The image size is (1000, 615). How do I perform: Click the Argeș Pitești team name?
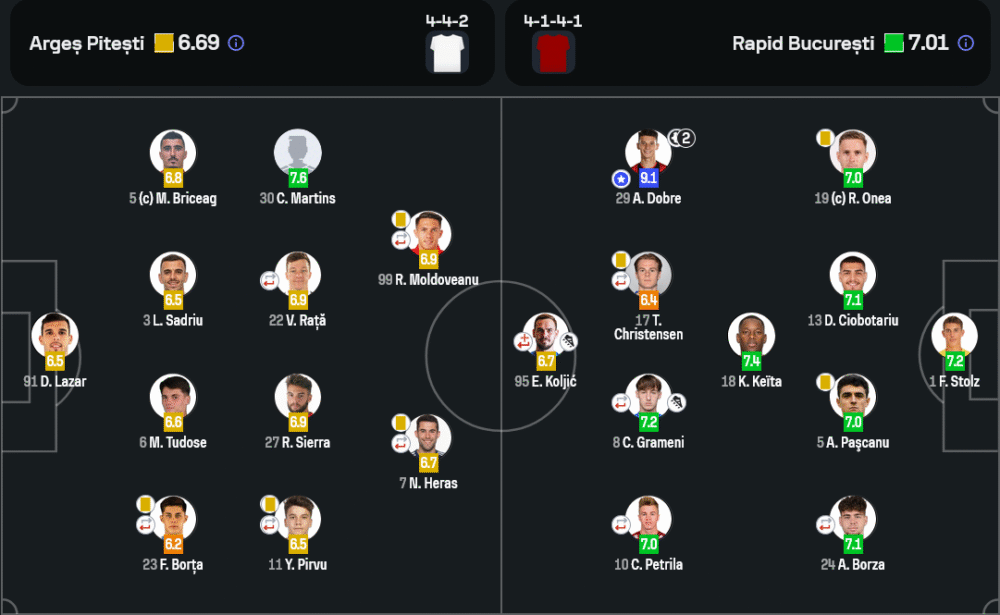[x=87, y=44]
